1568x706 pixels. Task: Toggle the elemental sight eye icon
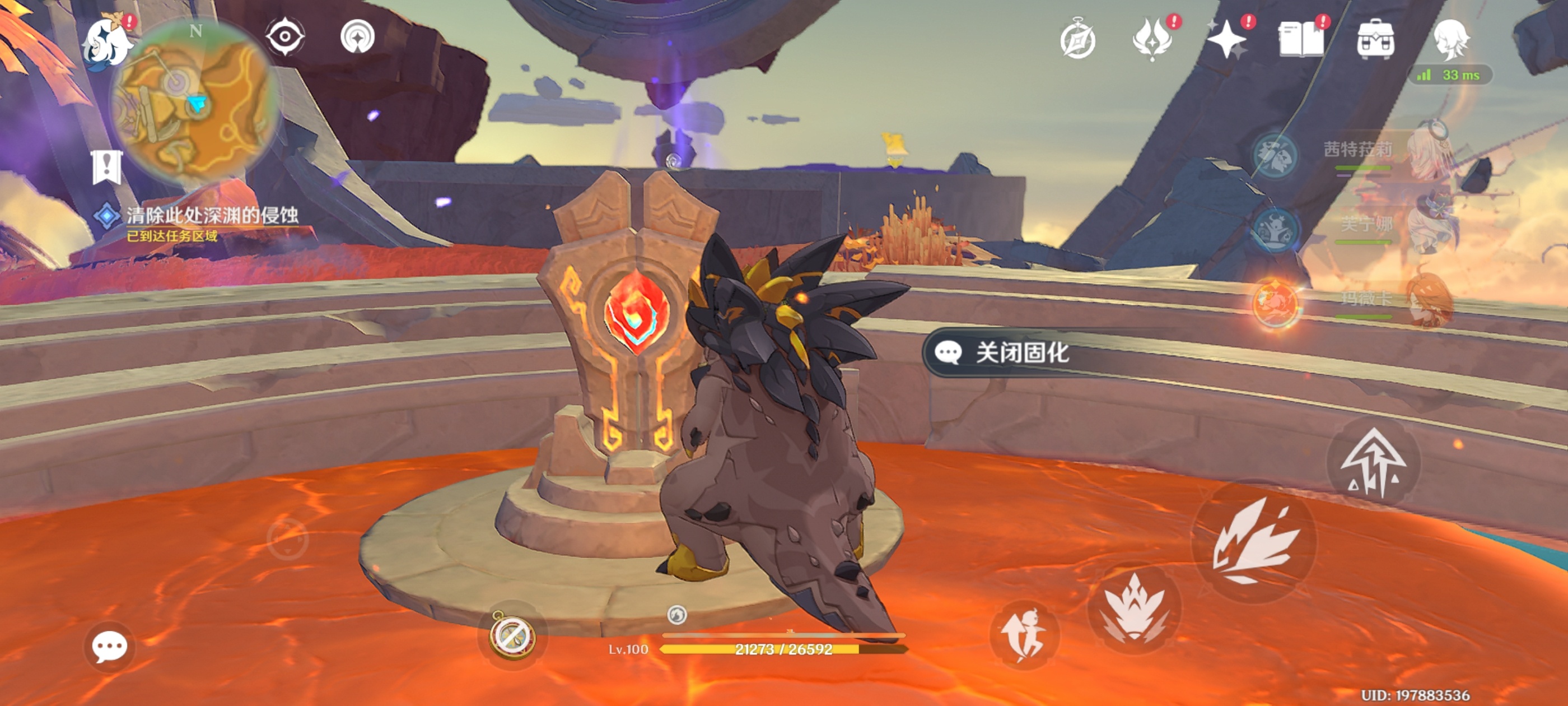(285, 36)
